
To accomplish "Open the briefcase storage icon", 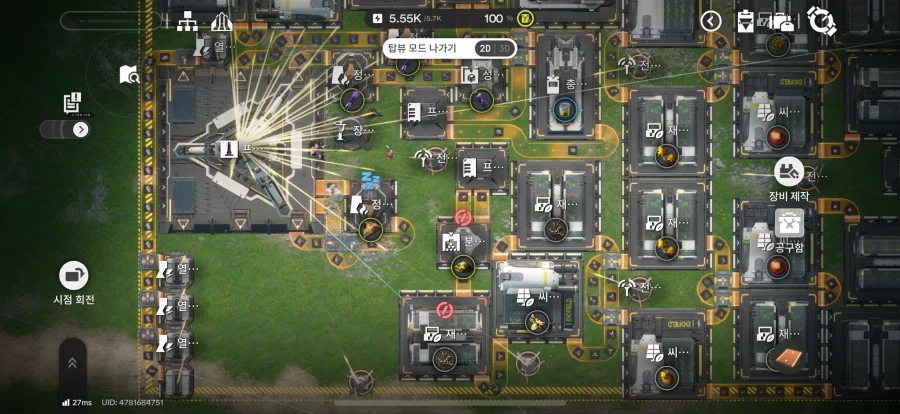I will tap(782, 20).
